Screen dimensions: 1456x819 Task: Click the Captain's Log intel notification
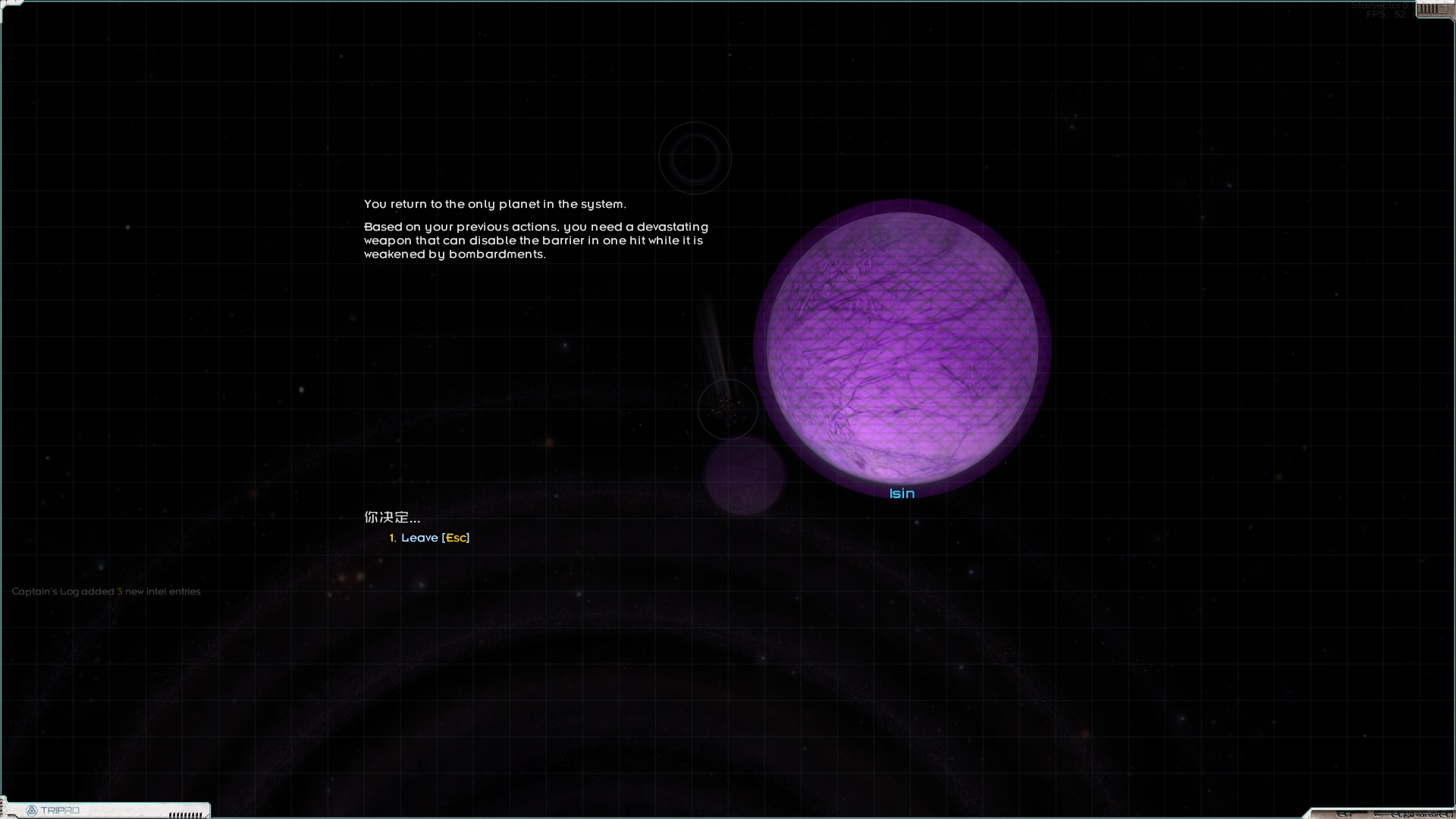(x=105, y=591)
